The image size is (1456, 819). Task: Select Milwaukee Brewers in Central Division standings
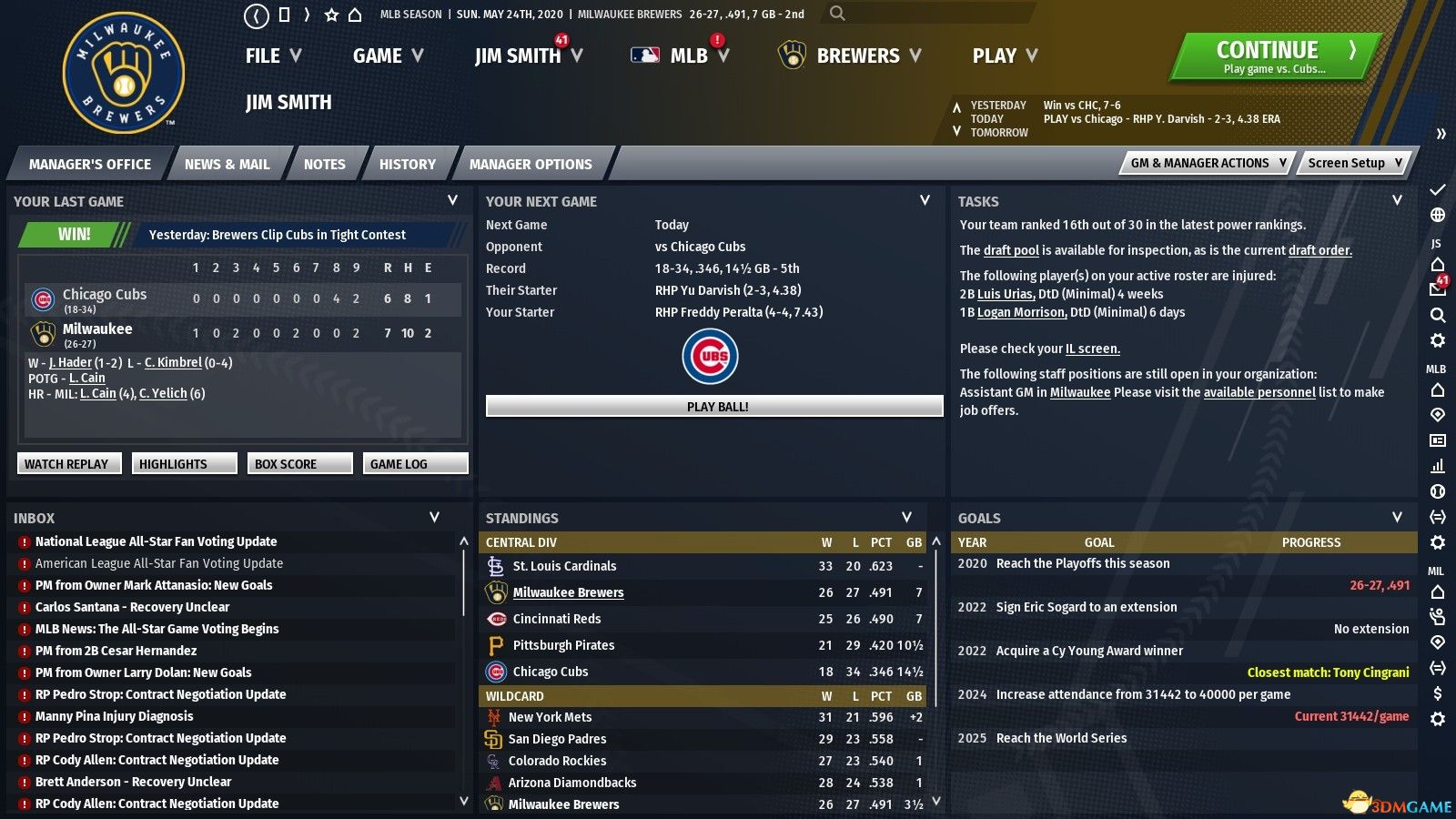568,592
